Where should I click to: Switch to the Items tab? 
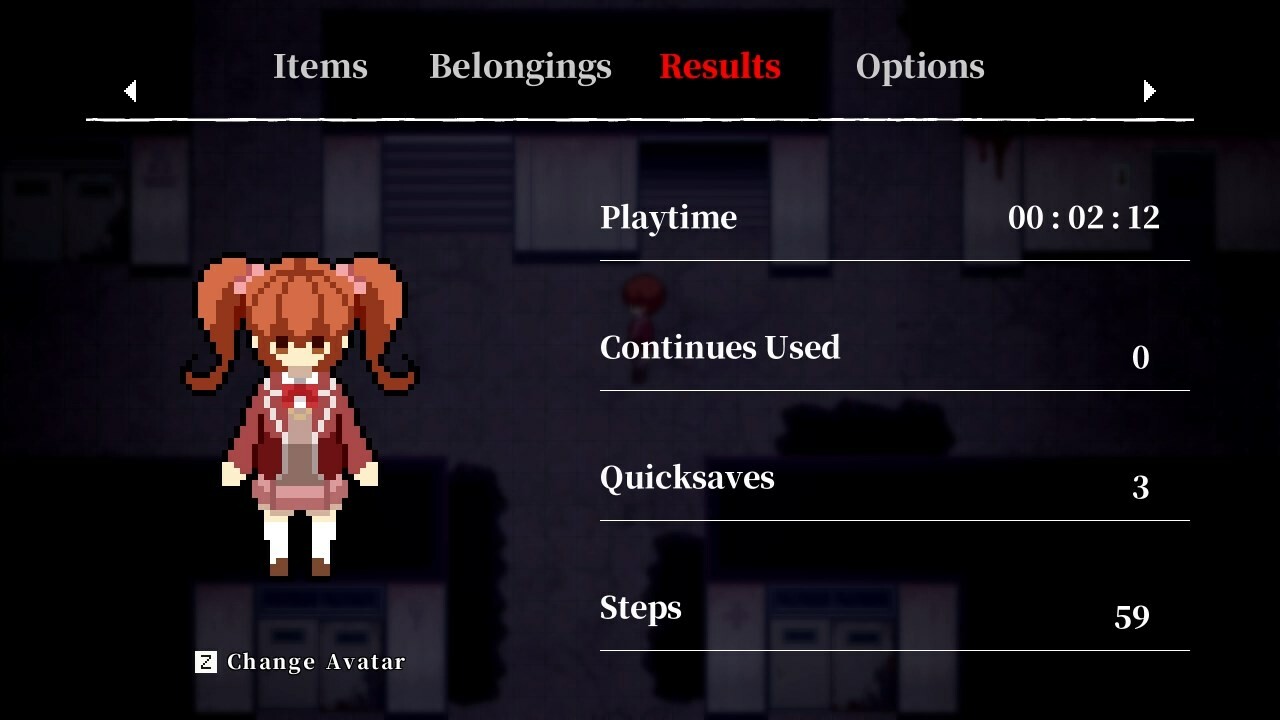pos(320,66)
